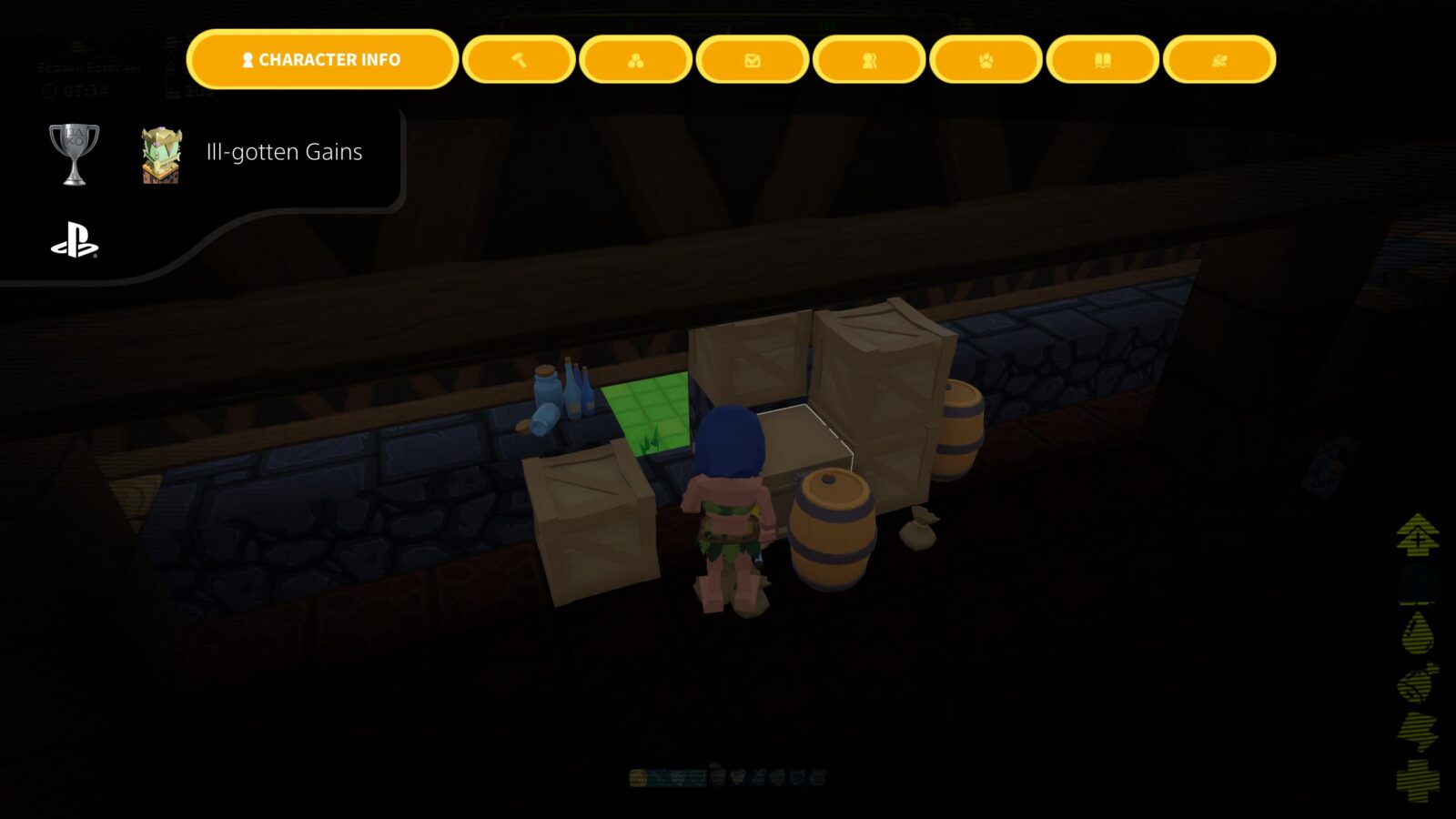Viewport: 1456px width, 819px height.
Task: Open the resources honeycomb panel
Action: click(634, 60)
